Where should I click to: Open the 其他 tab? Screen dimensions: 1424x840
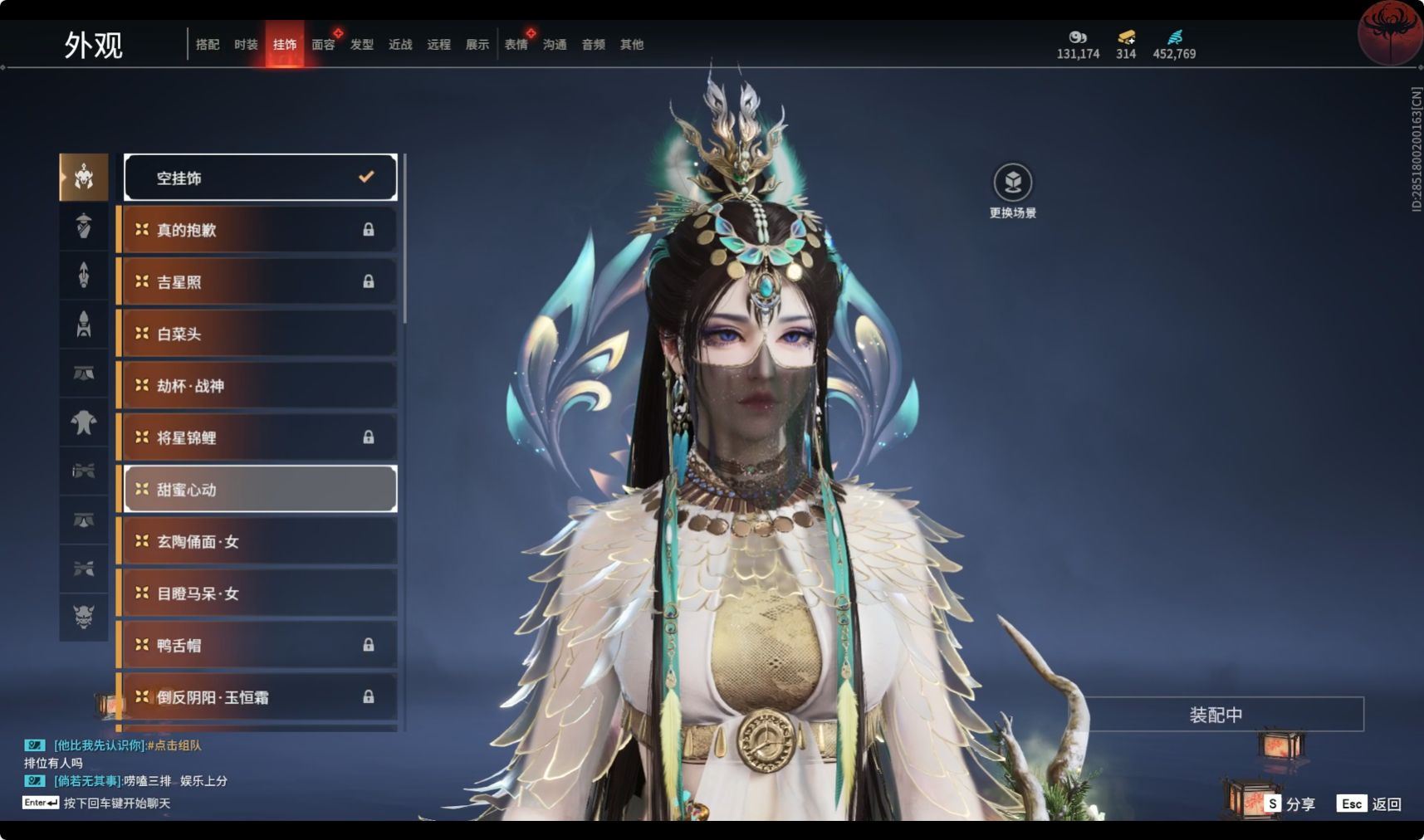pos(632,45)
